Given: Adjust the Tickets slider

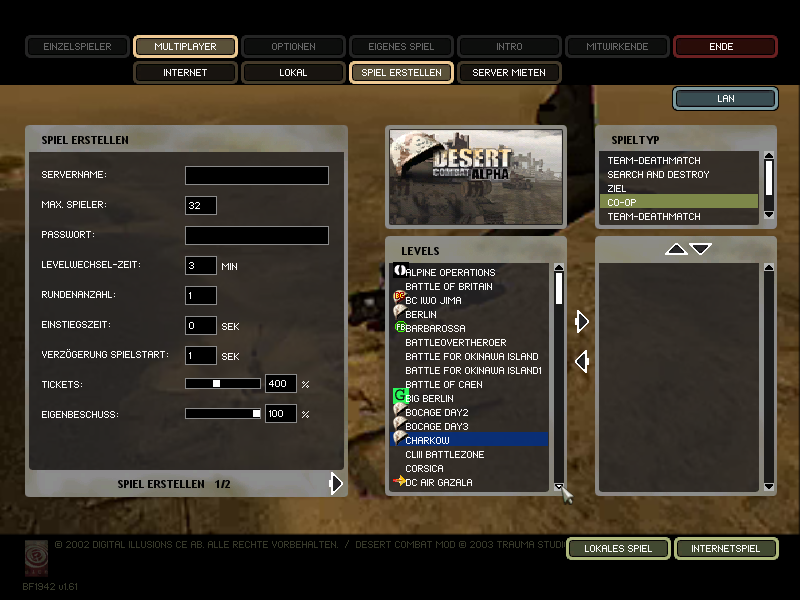Looking at the screenshot, I should [x=217, y=384].
